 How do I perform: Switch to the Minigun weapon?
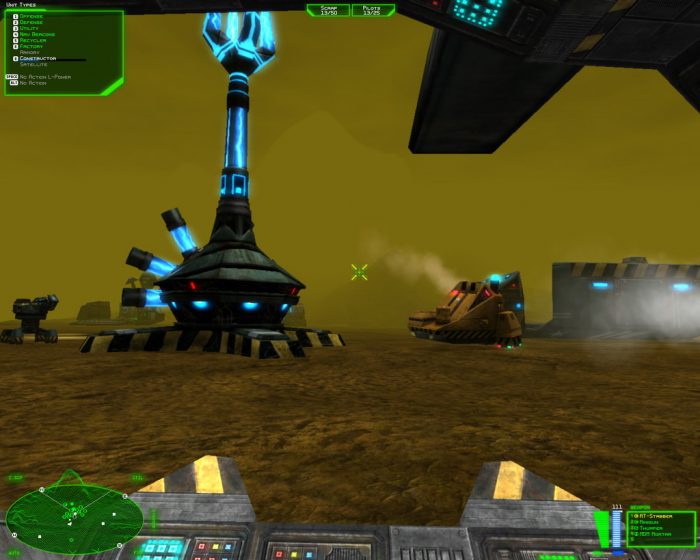click(x=650, y=523)
